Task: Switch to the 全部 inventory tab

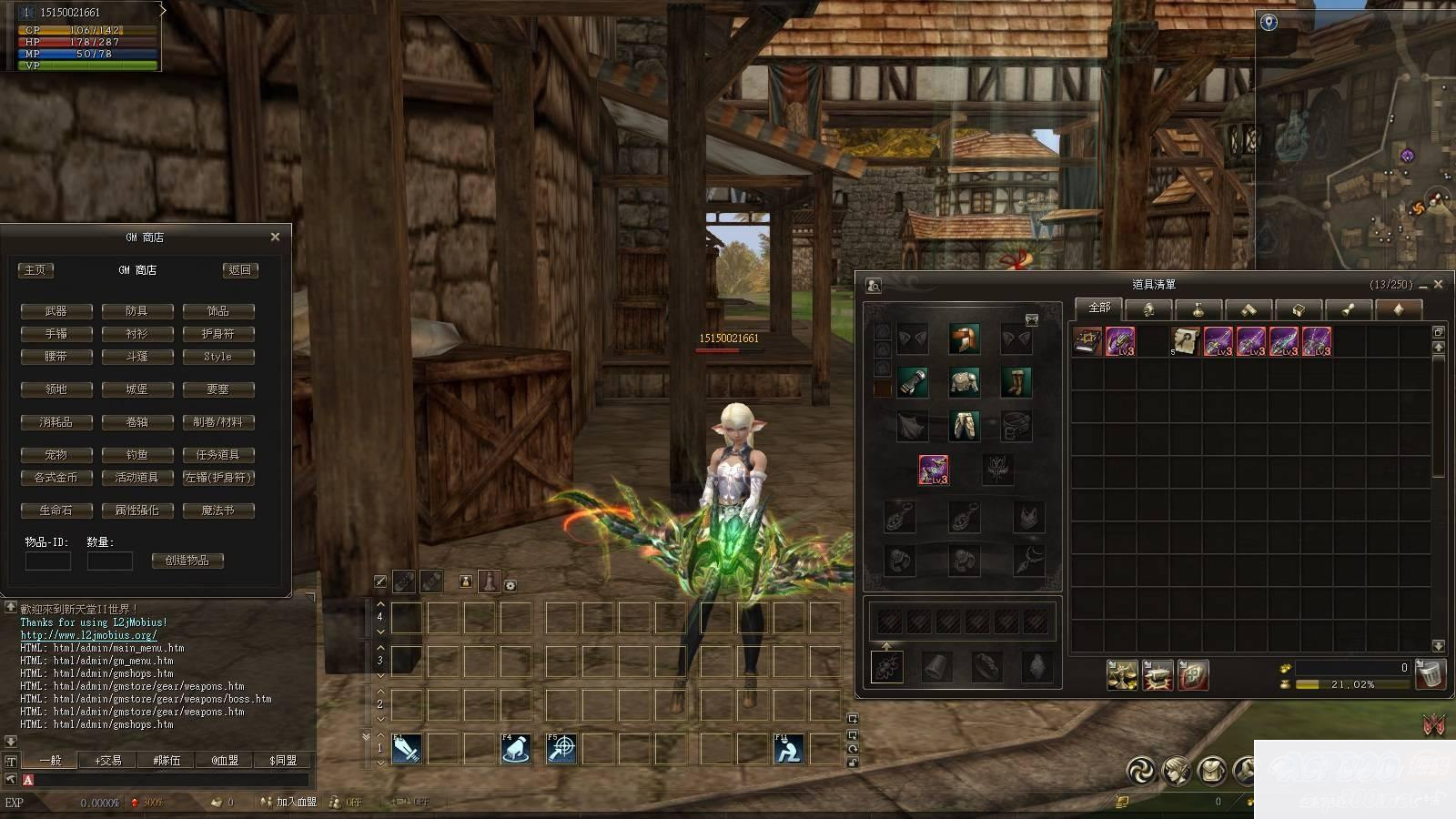Action: (x=1099, y=308)
